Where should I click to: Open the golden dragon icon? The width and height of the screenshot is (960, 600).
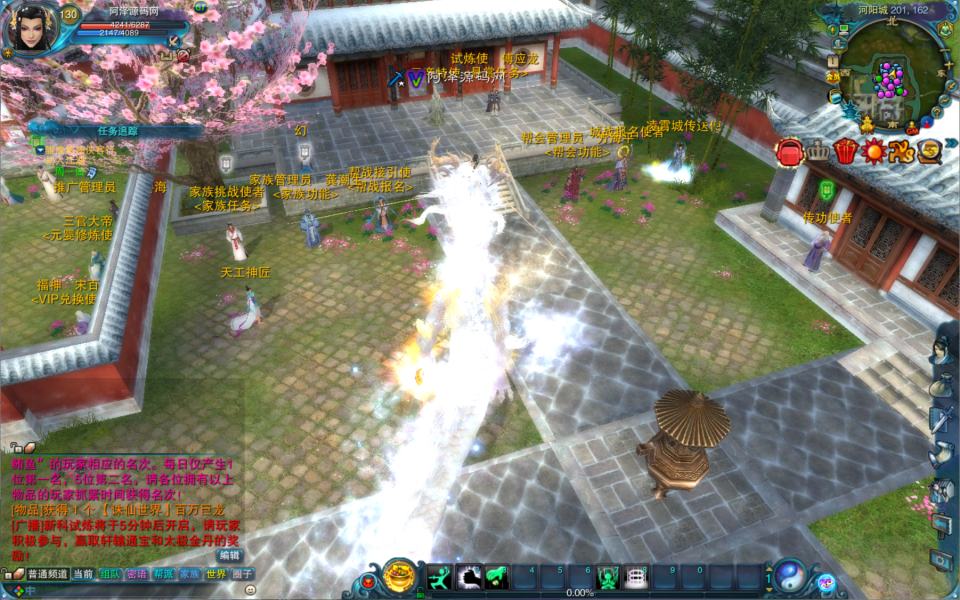tap(903, 152)
